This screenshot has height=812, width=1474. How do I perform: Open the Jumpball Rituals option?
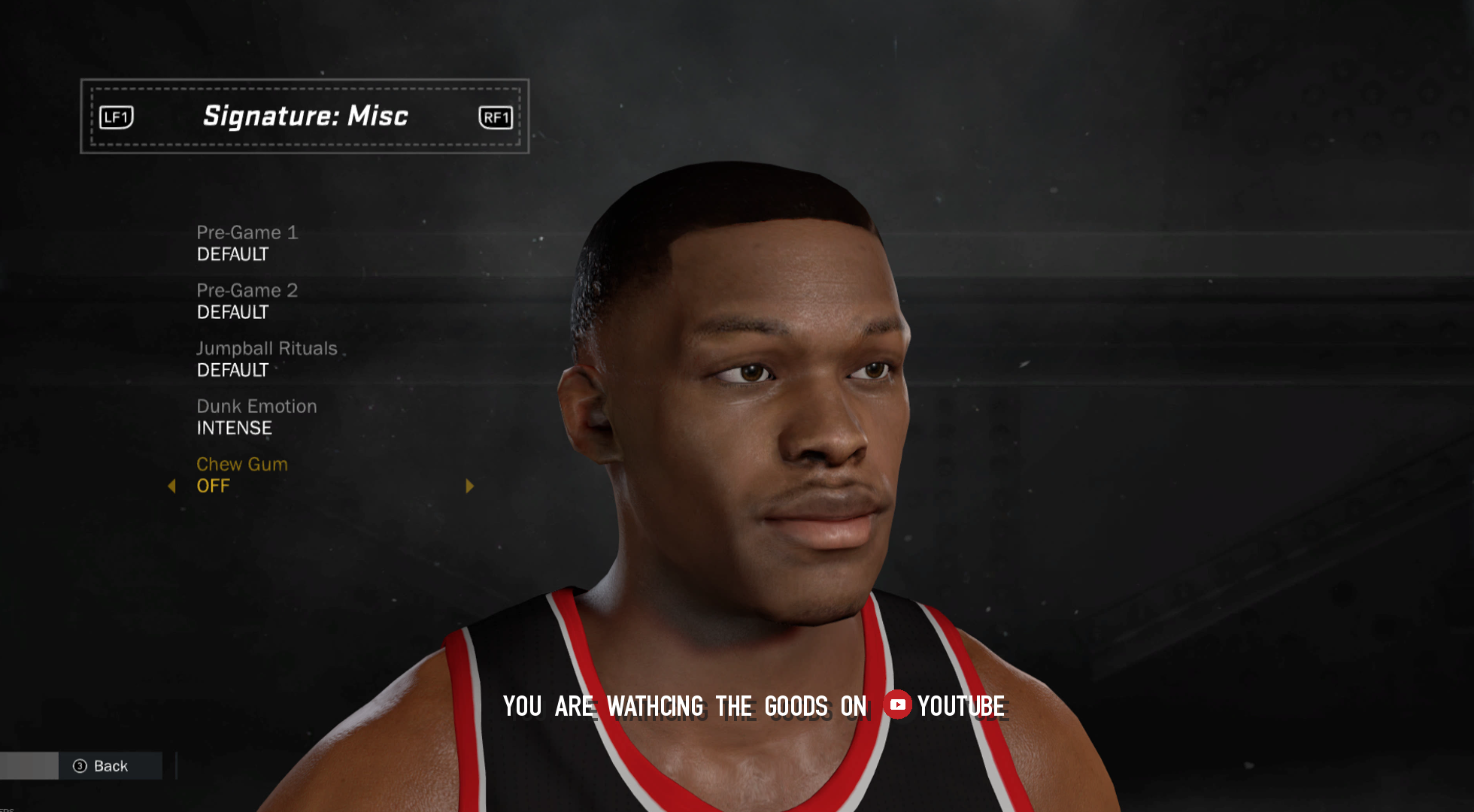[x=266, y=359]
